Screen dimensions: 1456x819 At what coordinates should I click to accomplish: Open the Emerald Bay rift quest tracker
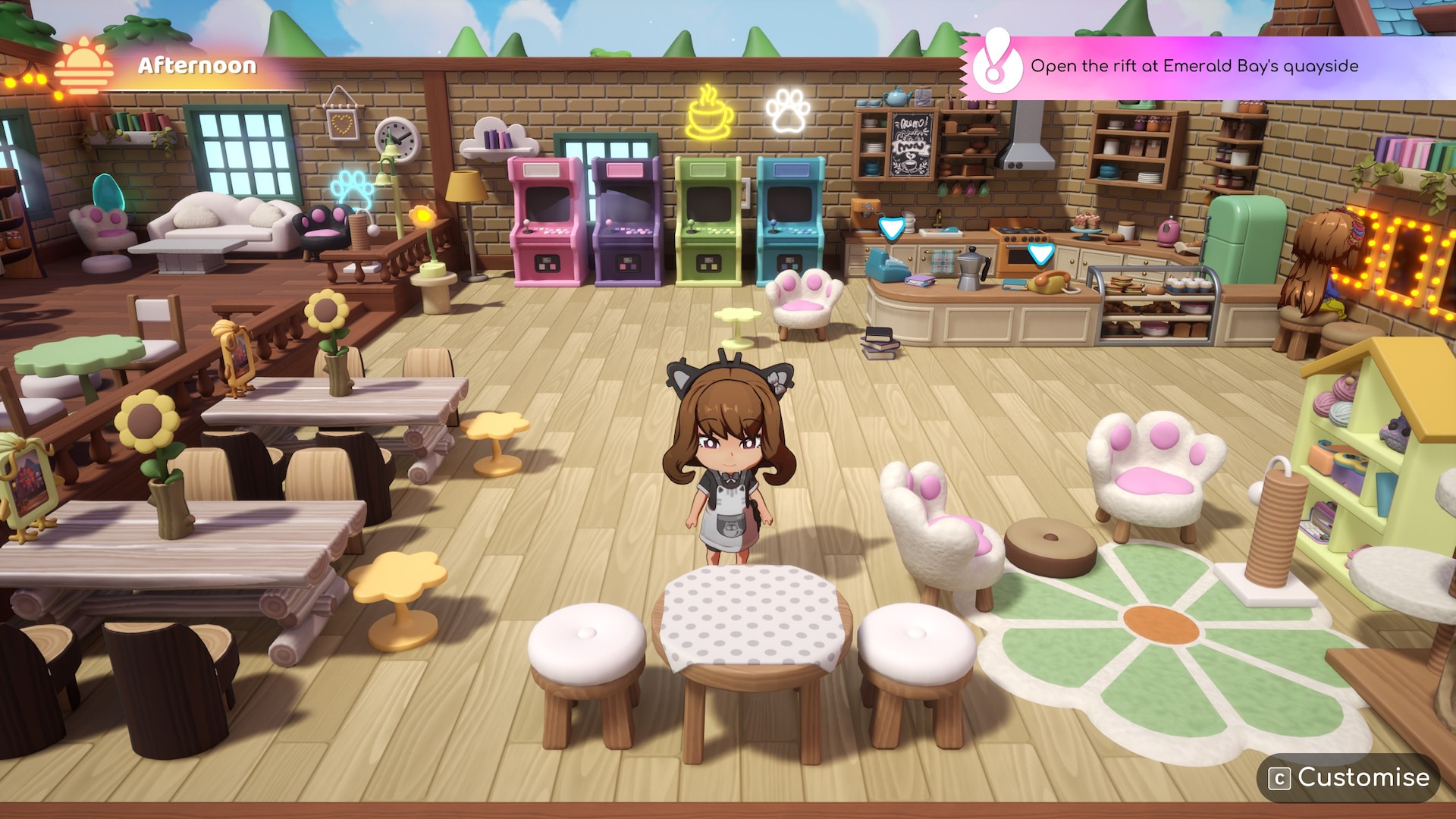1194,67
